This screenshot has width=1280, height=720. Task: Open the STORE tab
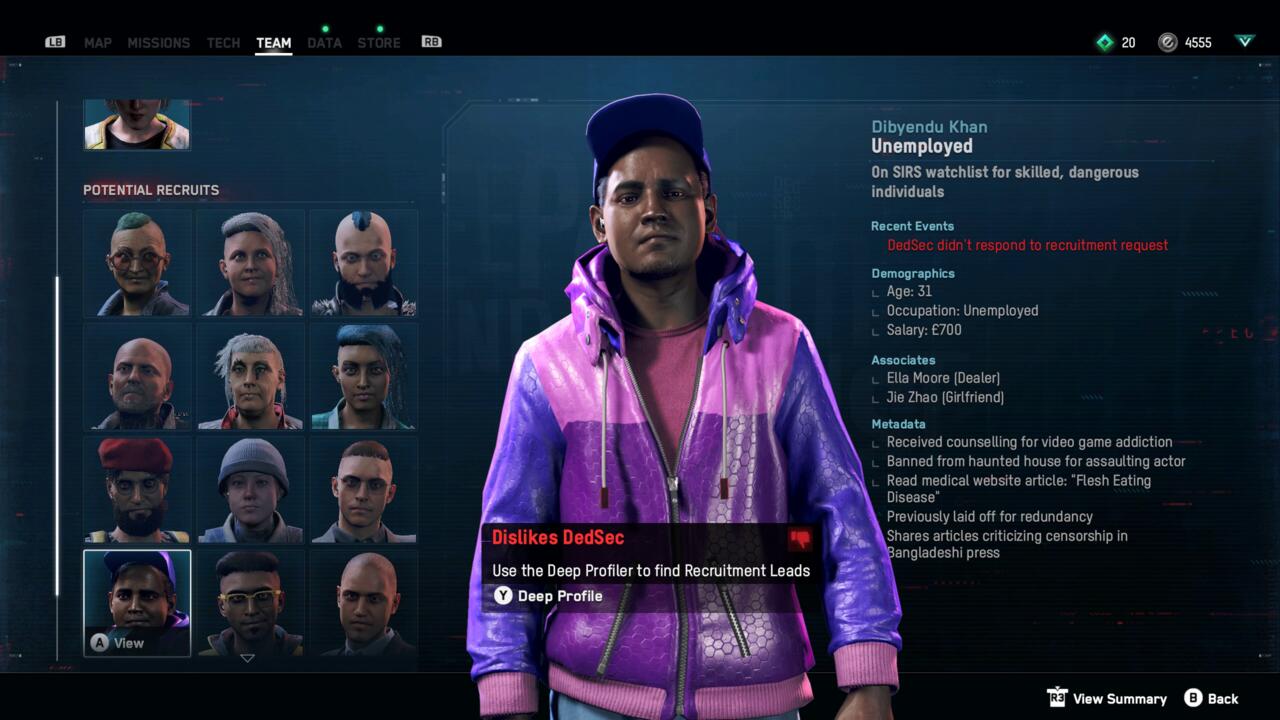[x=378, y=42]
